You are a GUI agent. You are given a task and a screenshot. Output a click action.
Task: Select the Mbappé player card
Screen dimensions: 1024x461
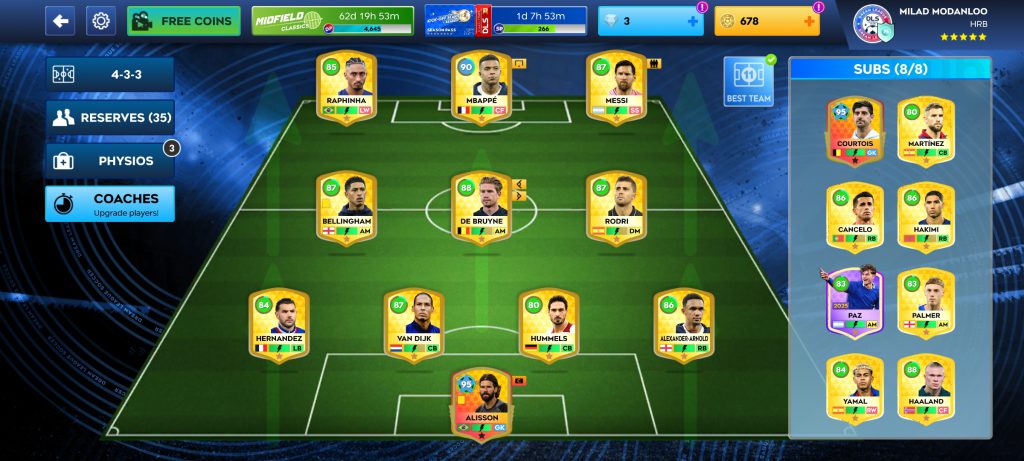pyautogui.click(x=481, y=88)
